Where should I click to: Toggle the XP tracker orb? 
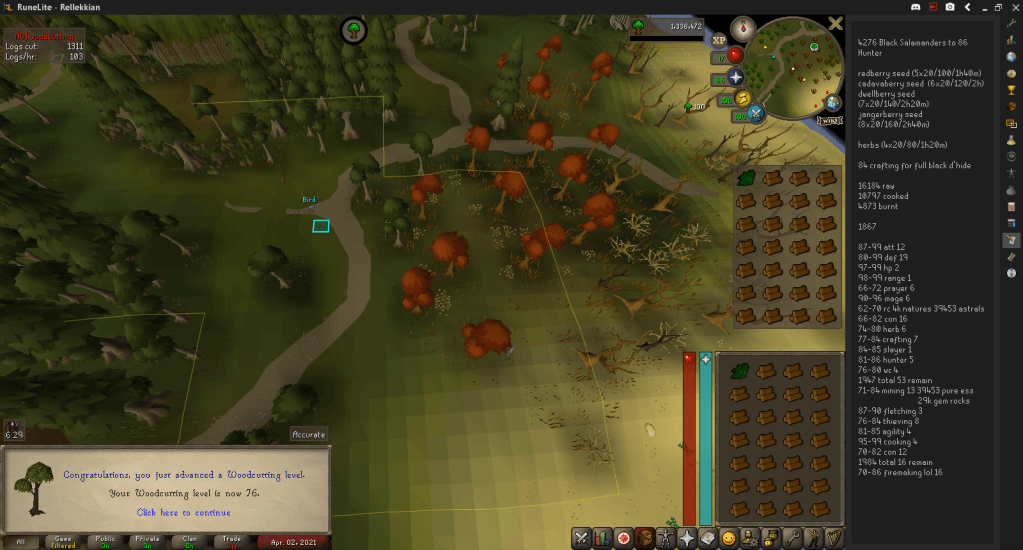pyautogui.click(x=719, y=40)
